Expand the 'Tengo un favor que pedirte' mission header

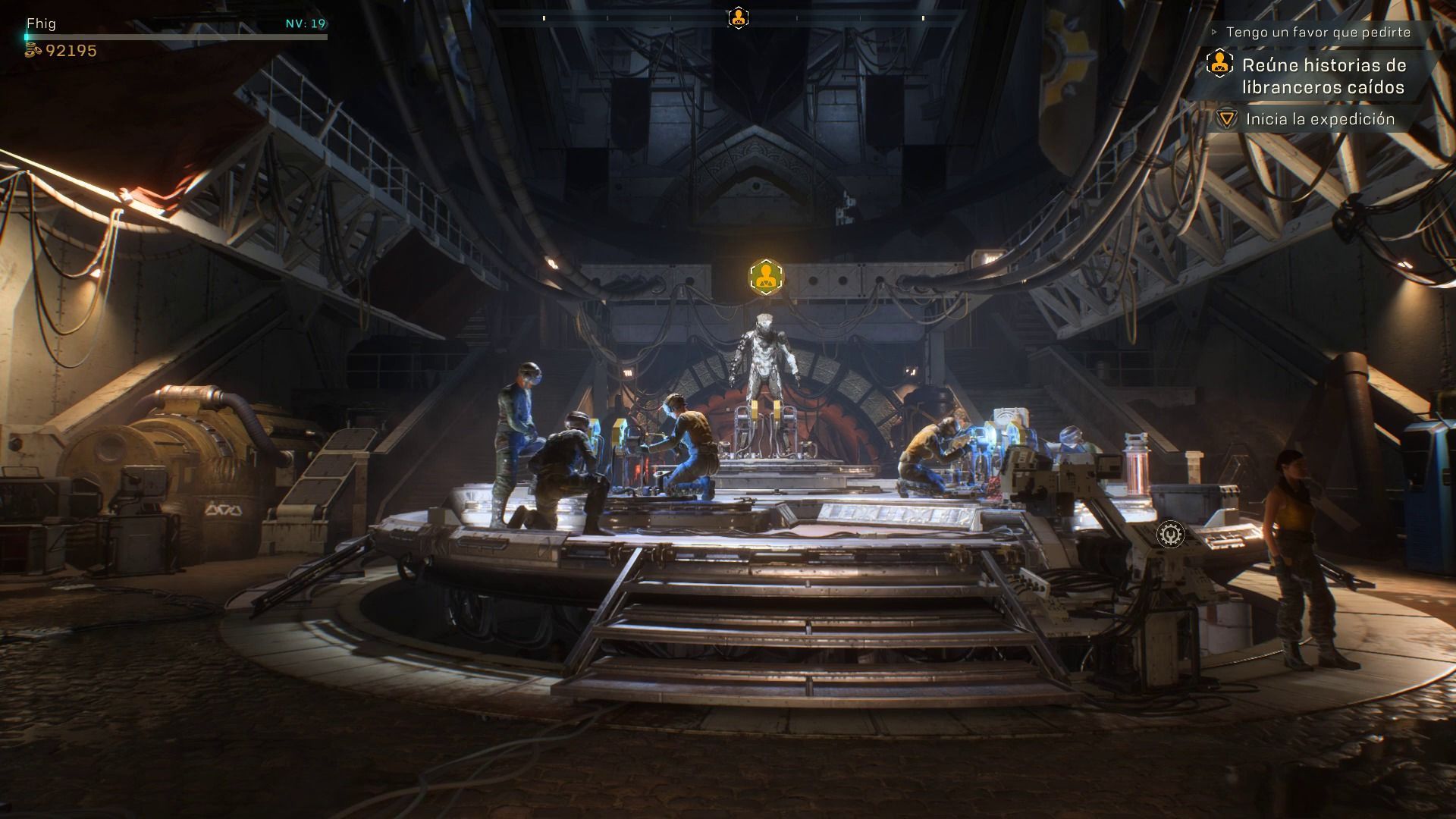(x=1318, y=33)
